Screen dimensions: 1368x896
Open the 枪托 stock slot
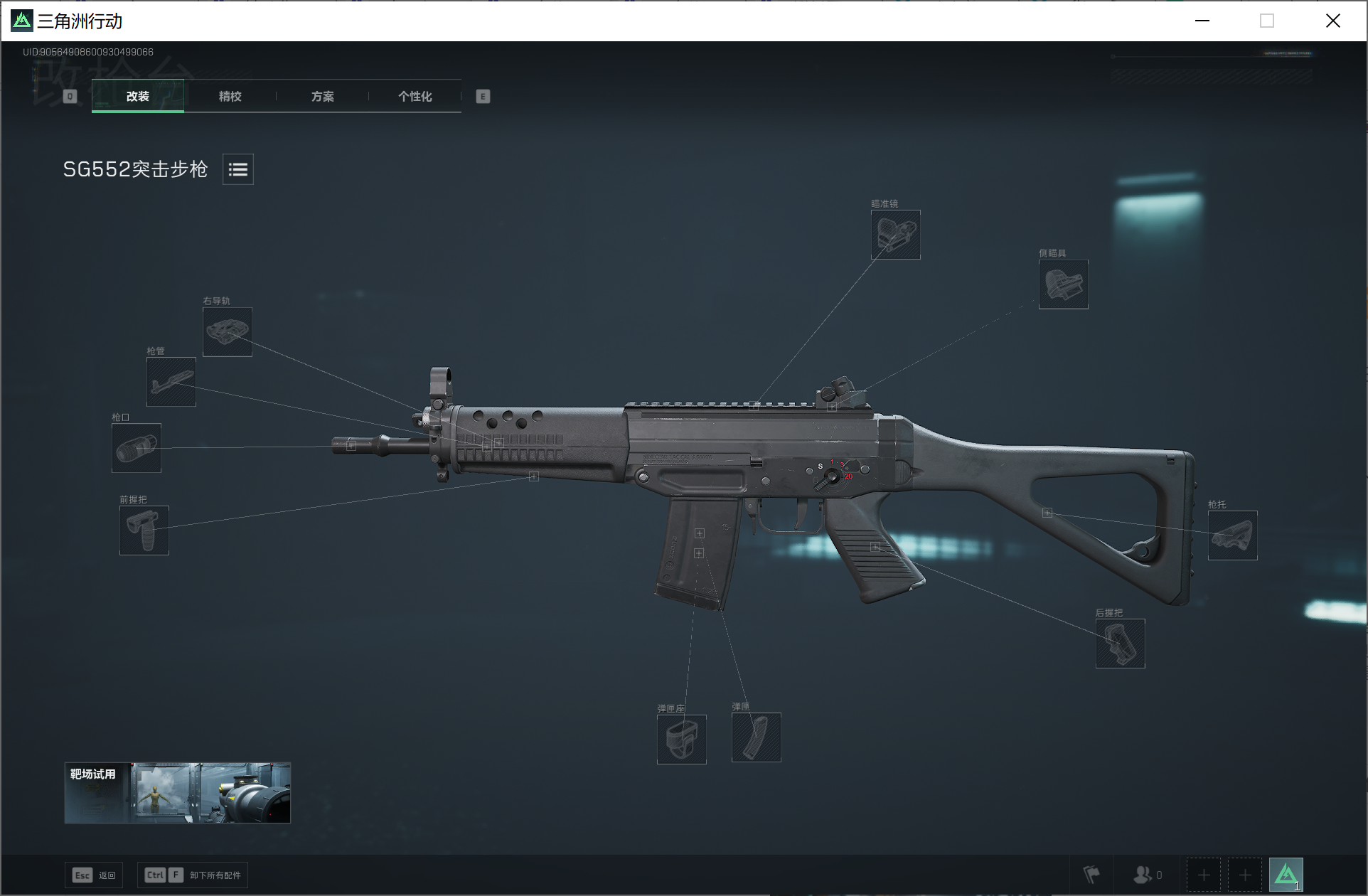pyautogui.click(x=1232, y=535)
